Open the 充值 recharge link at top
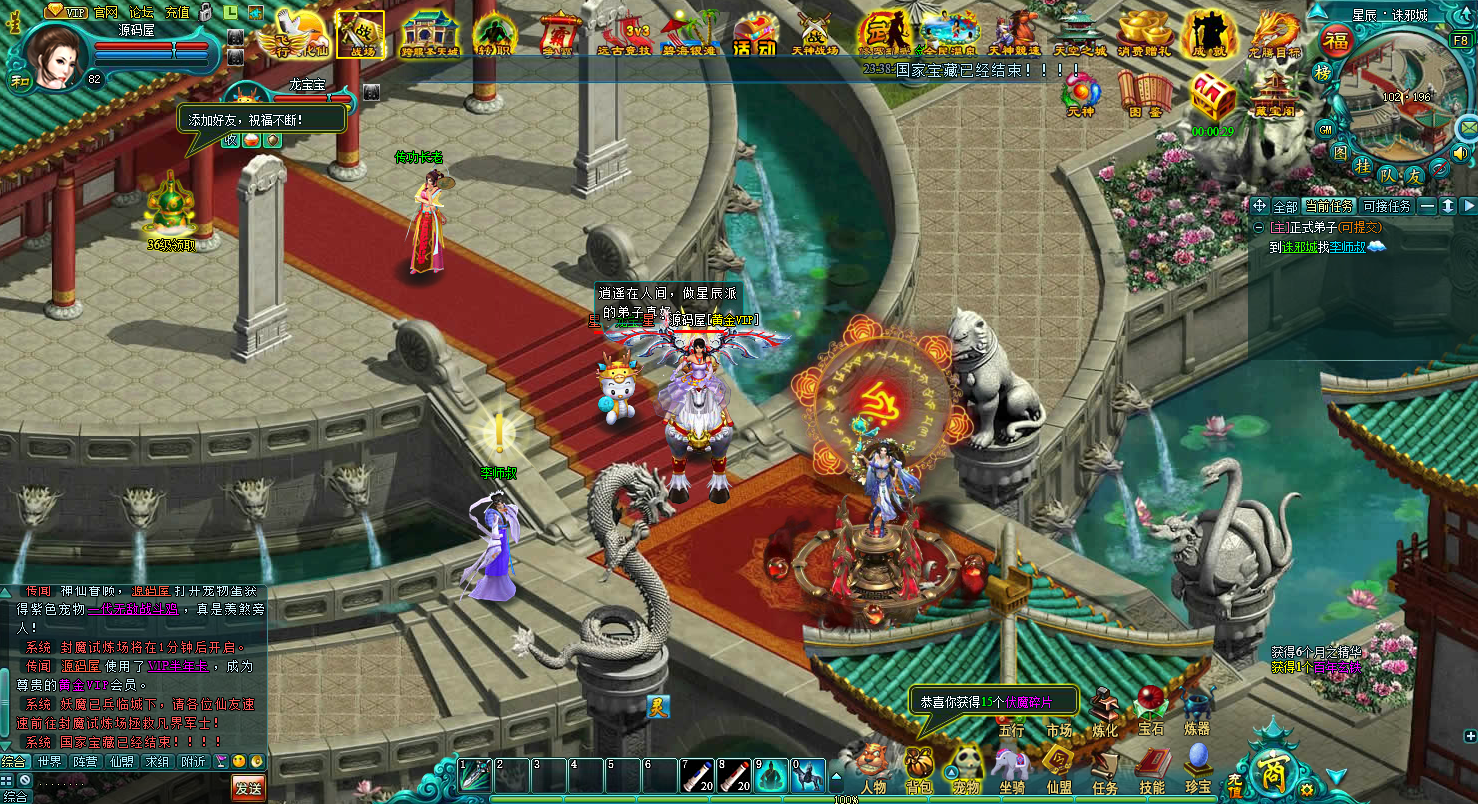 176,12
